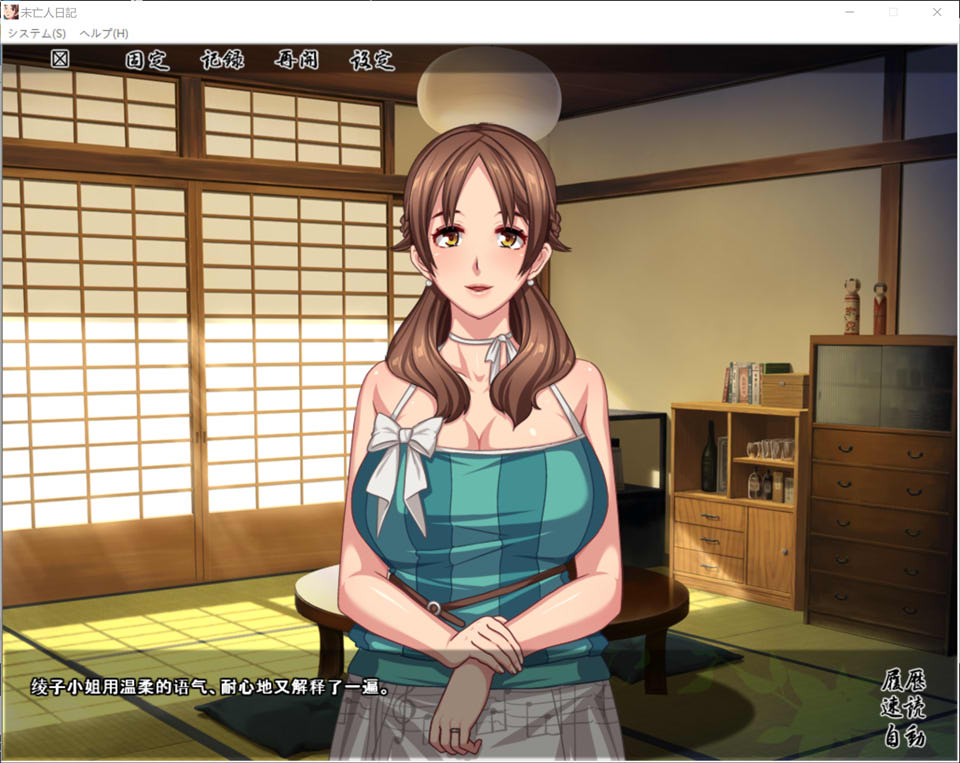The width and height of the screenshot is (960, 763).
Task: Toggle 自動 (auto) text advance
Action: pyautogui.click(x=903, y=738)
